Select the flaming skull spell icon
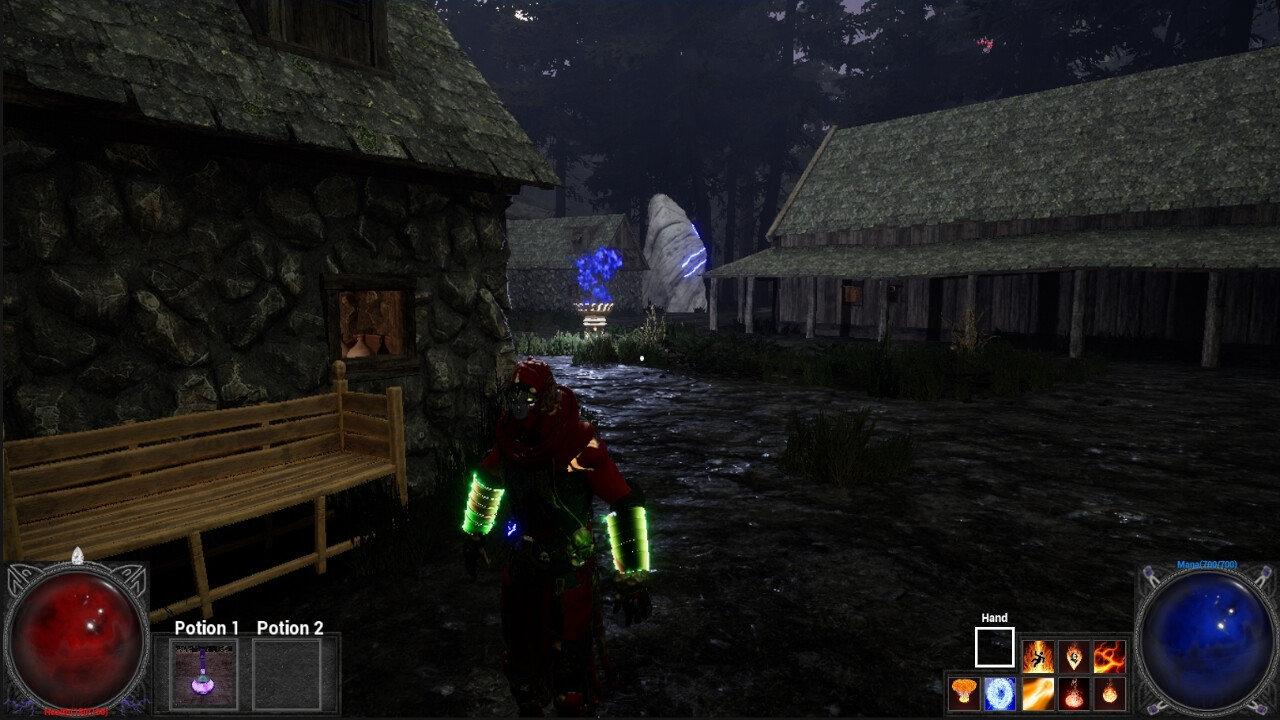Screen dimensions: 1280x720 tap(1074, 657)
